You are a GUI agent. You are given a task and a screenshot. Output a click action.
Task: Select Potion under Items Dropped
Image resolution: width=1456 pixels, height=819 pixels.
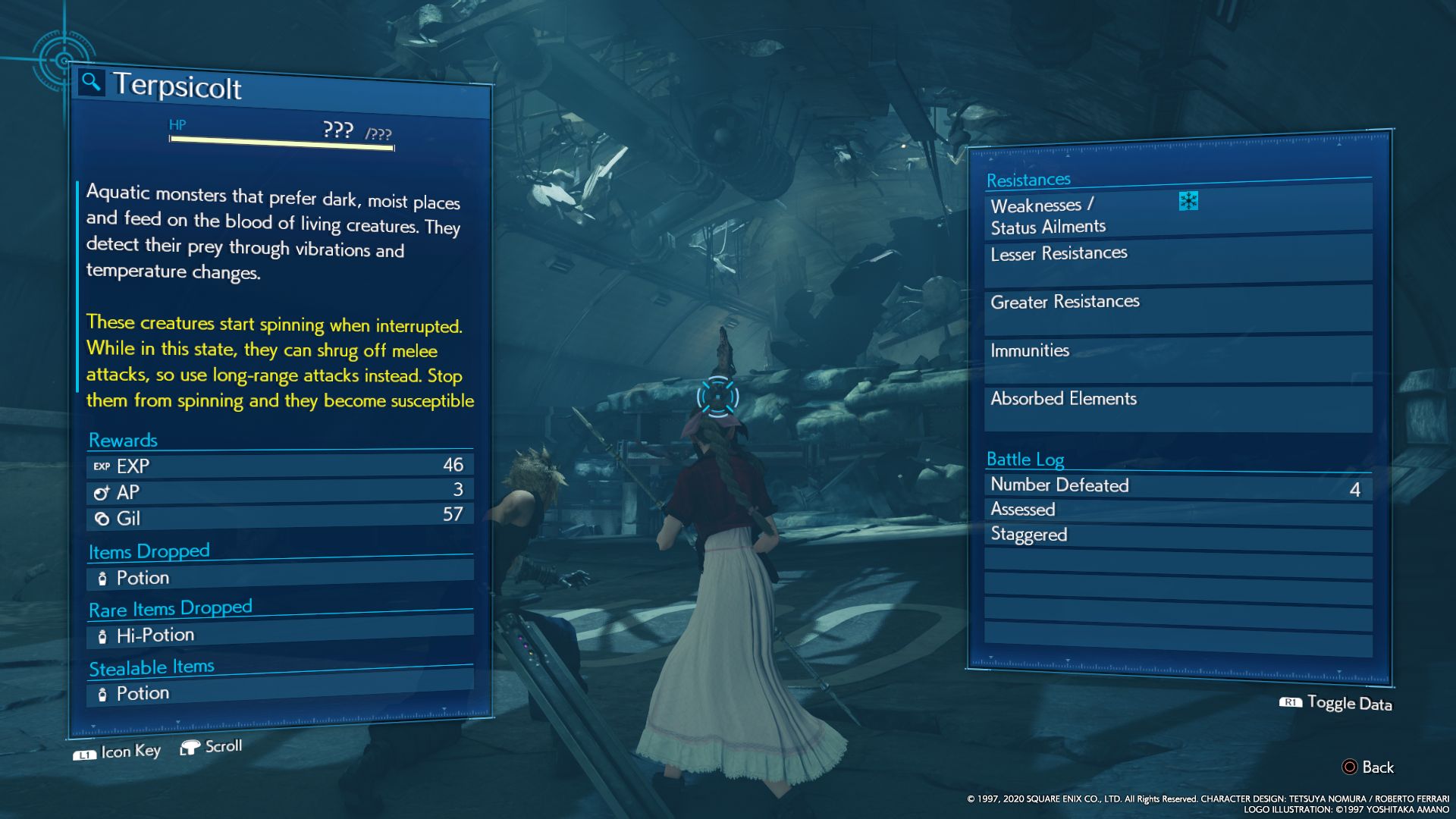280,578
